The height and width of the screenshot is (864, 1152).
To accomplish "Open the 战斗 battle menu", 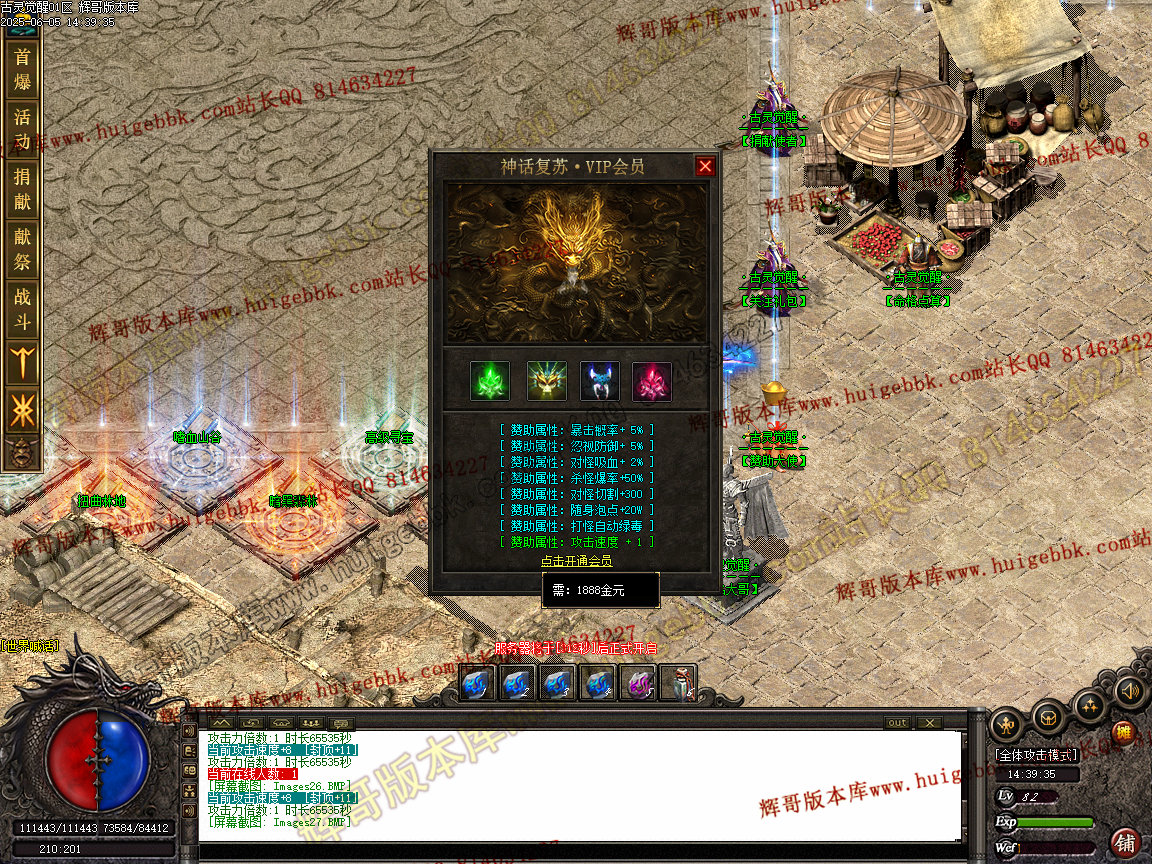I will click(x=22, y=309).
